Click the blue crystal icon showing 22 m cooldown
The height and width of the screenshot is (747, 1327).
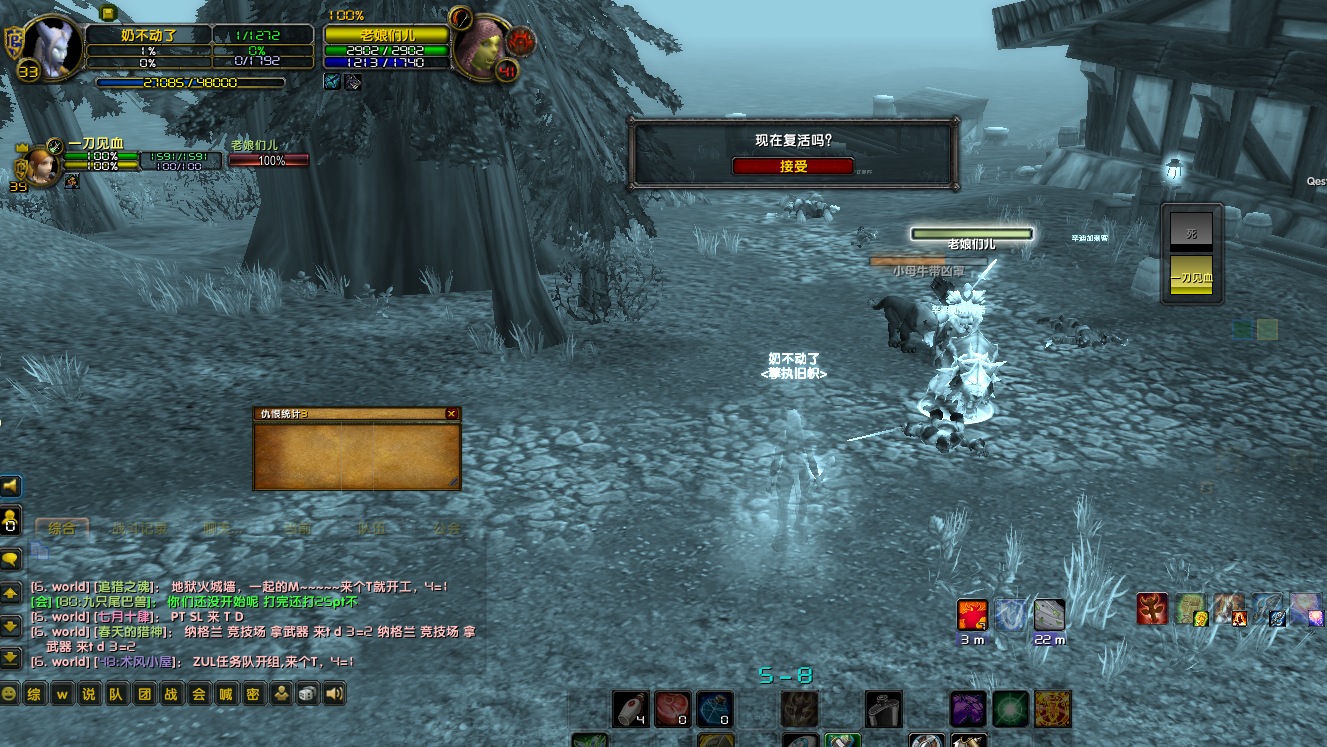(1049, 615)
